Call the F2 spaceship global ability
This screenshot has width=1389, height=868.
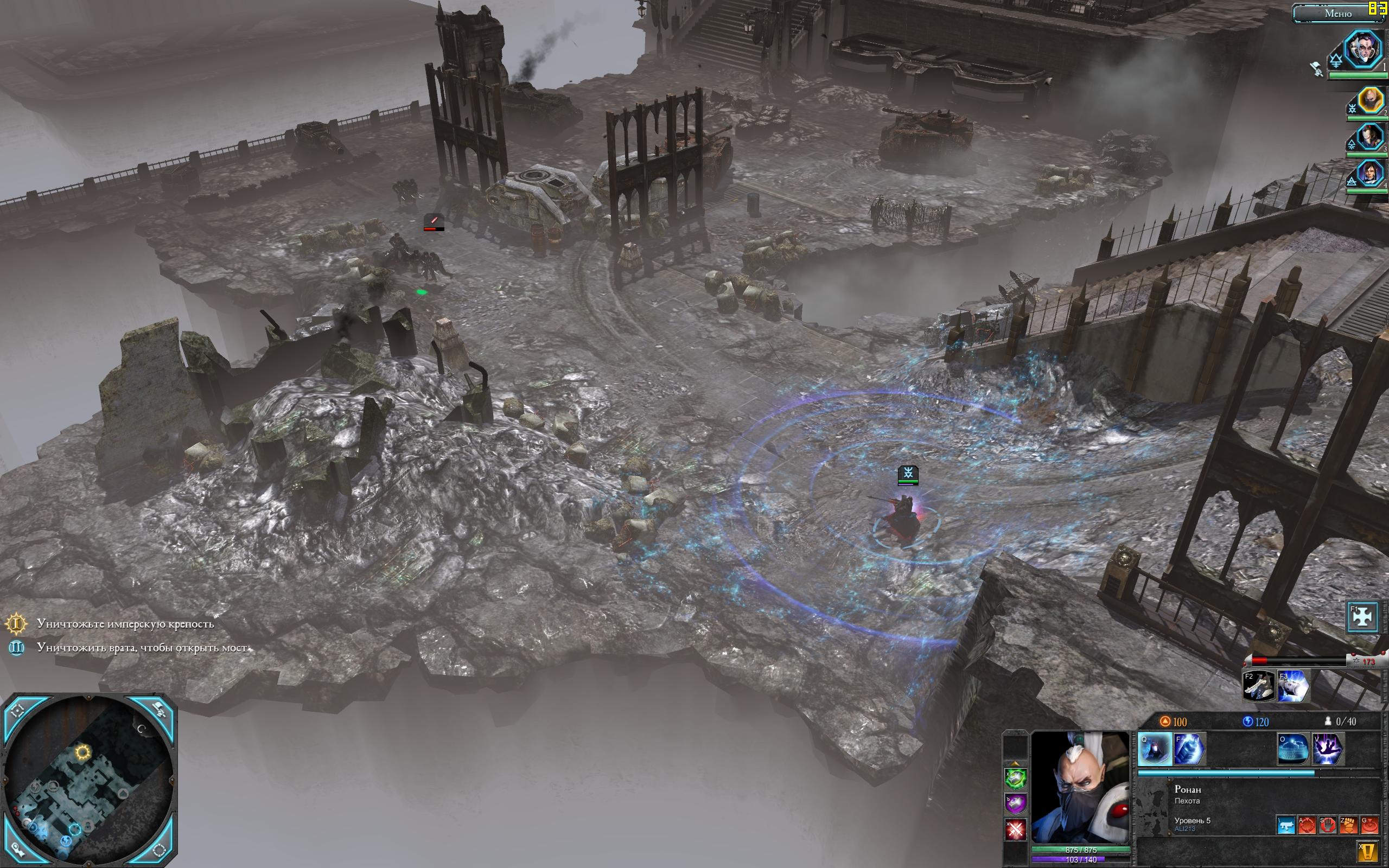tap(1258, 686)
